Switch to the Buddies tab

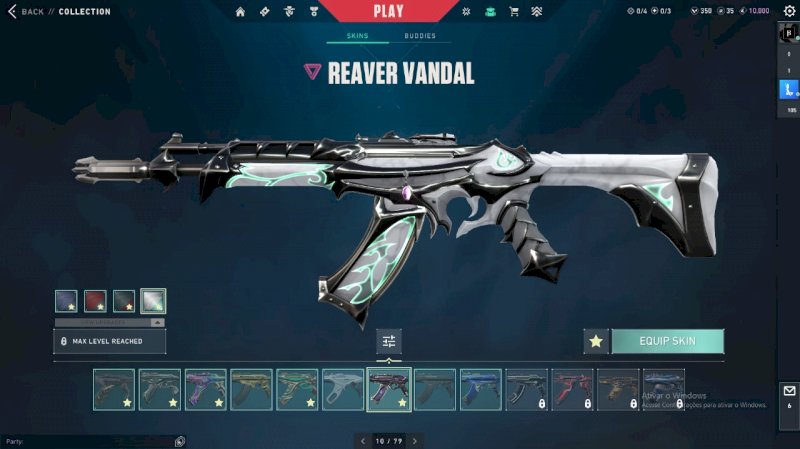pos(420,36)
